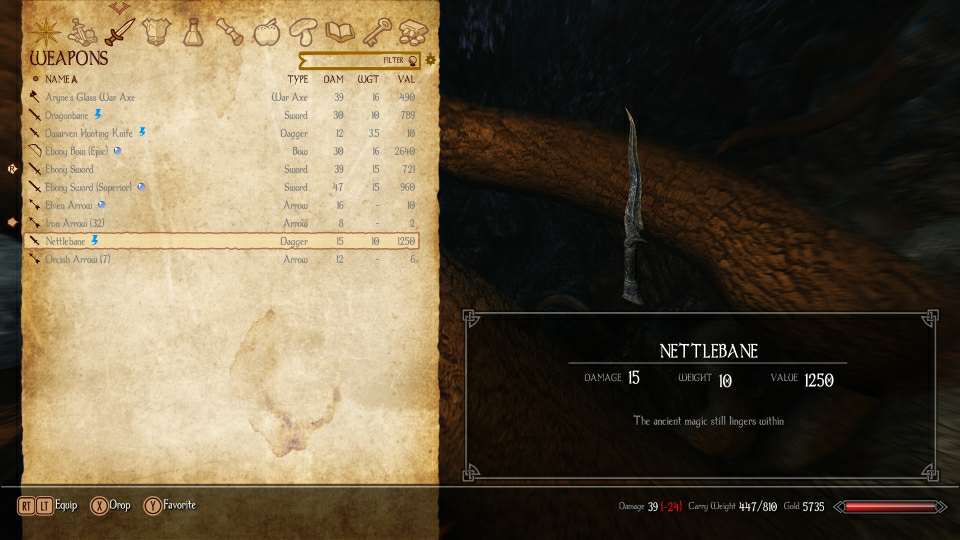
Task: Open the armor category tab
Action: pos(155,32)
